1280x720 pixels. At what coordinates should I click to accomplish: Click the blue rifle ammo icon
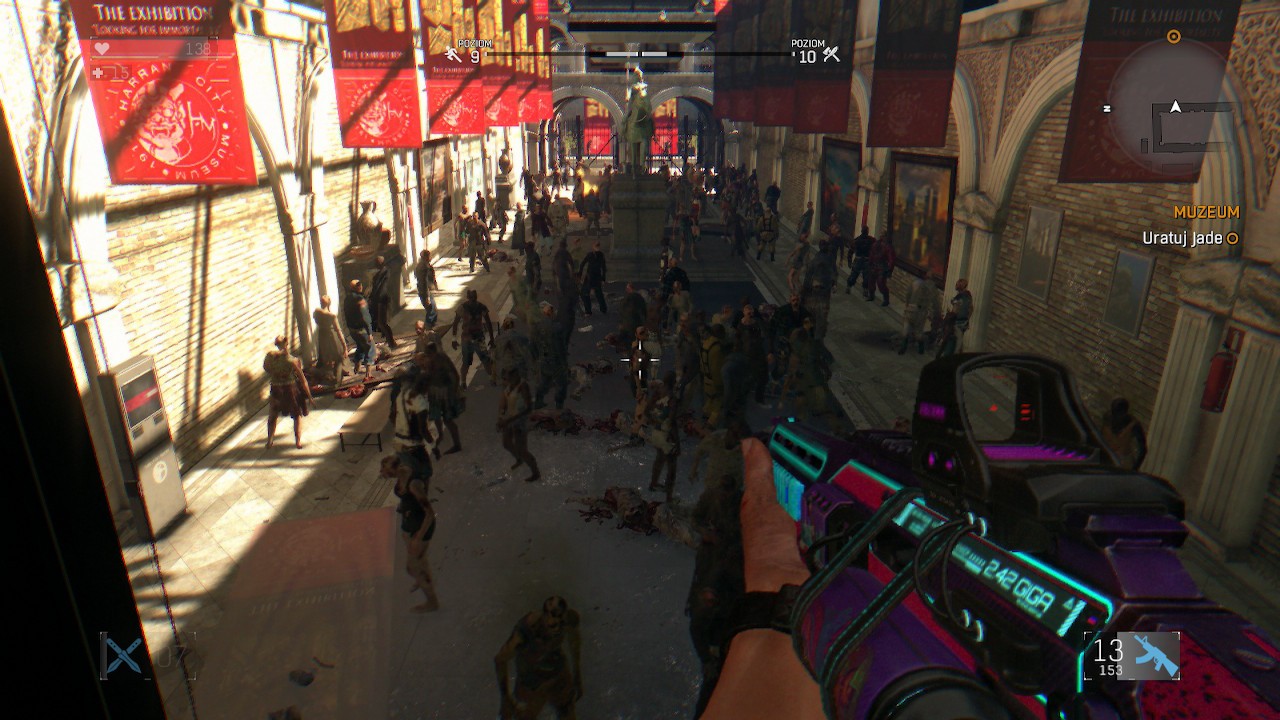tap(1155, 656)
